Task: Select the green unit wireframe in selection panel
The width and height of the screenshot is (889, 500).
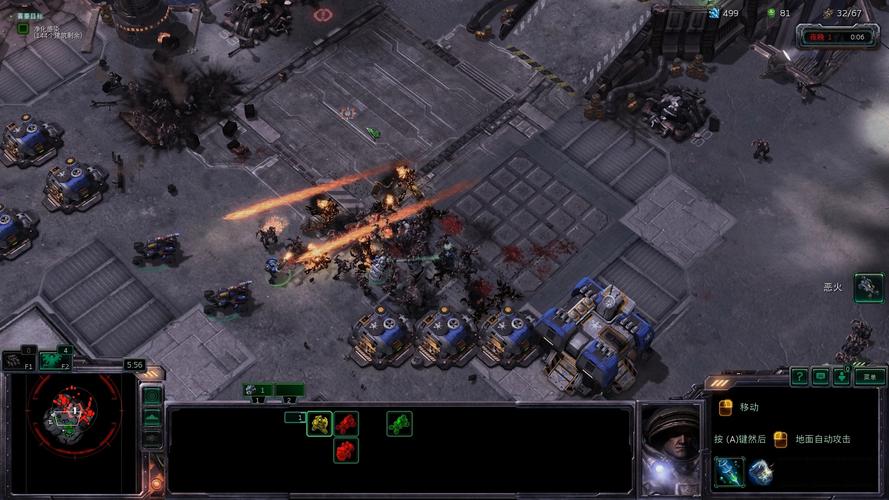Action: pos(399,424)
